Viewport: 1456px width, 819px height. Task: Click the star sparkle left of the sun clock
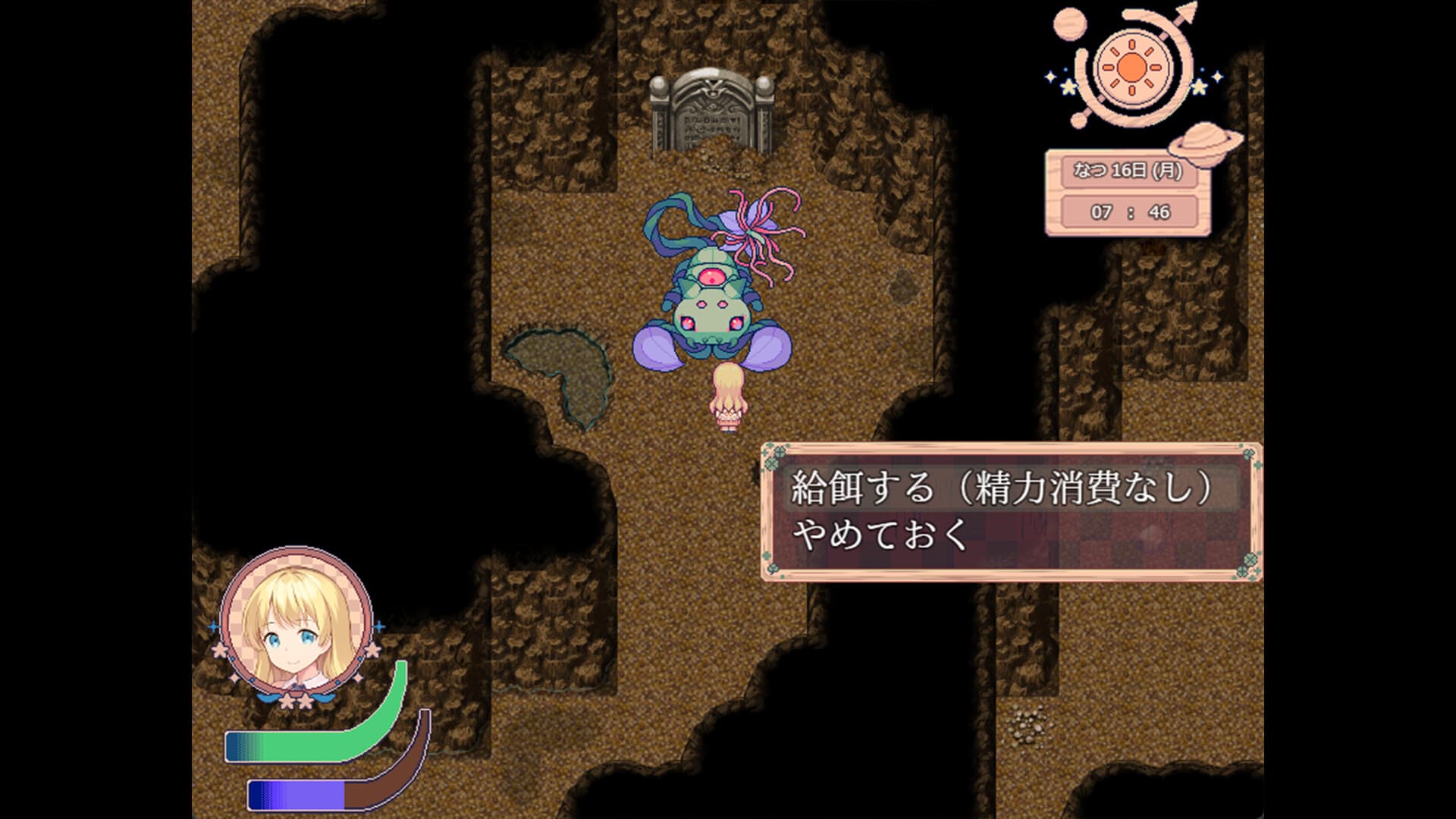(1068, 88)
